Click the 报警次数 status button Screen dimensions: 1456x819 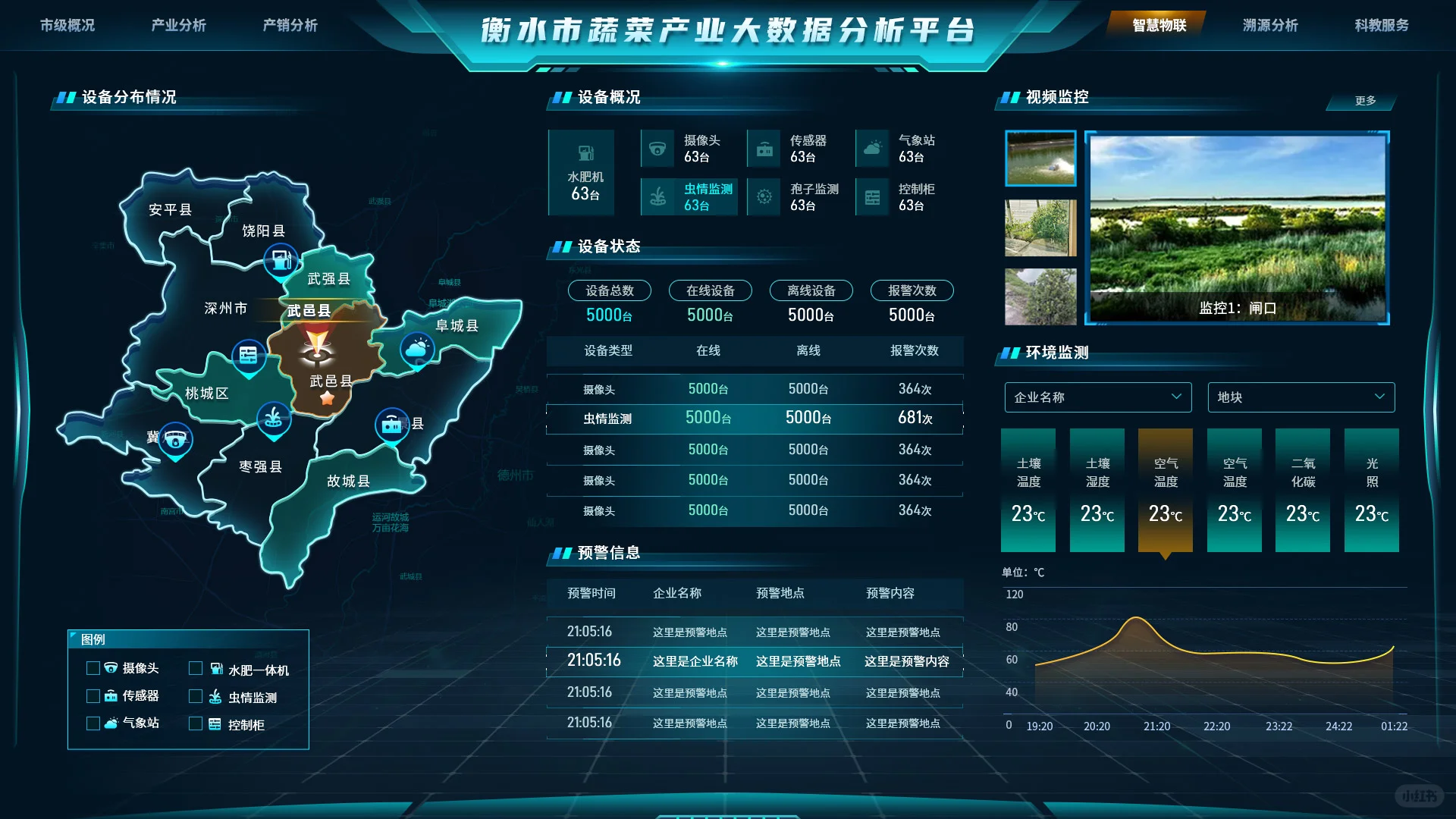[x=912, y=290]
